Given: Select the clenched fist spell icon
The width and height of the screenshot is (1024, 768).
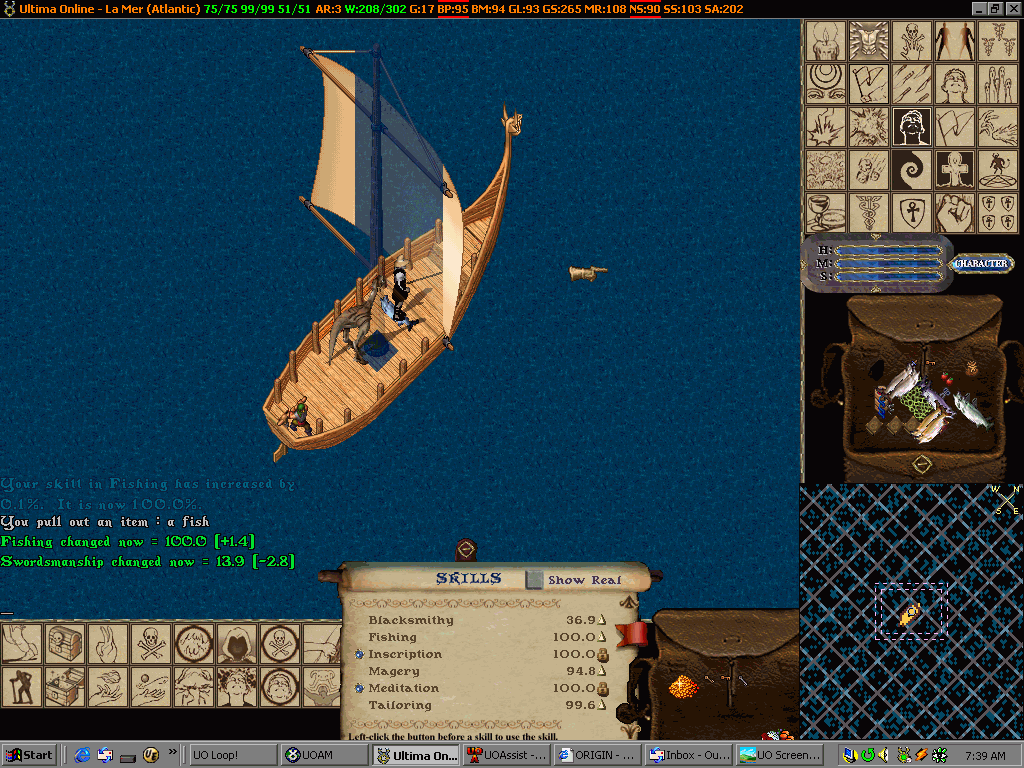Looking at the screenshot, I should coord(955,212).
